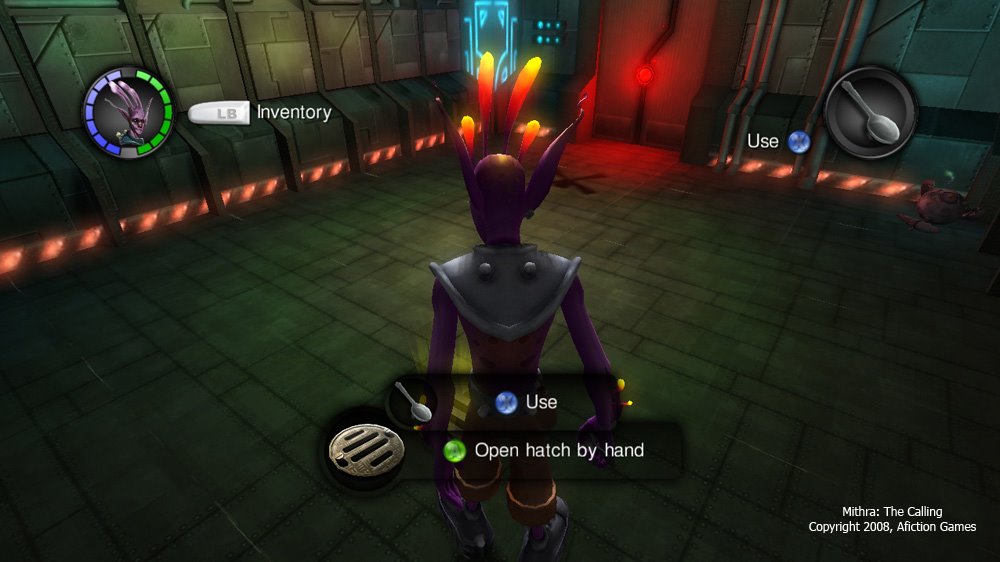This screenshot has height=562, width=1000.
Task: Select the equipped spoon item slot
Action: 871,111
